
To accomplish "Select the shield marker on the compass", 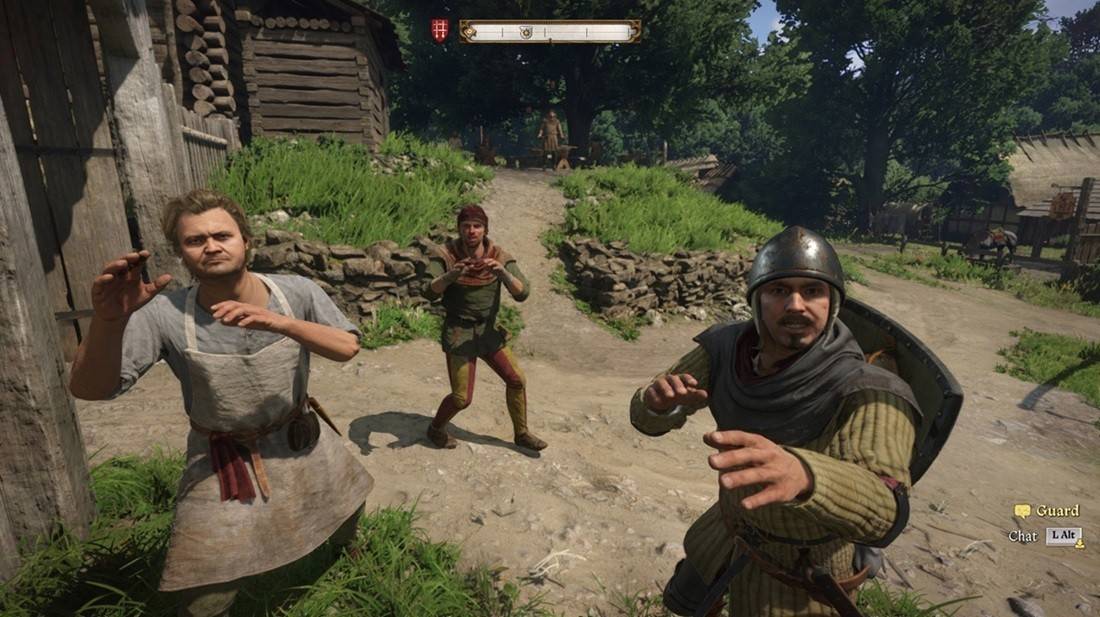I will pos(525,32).
